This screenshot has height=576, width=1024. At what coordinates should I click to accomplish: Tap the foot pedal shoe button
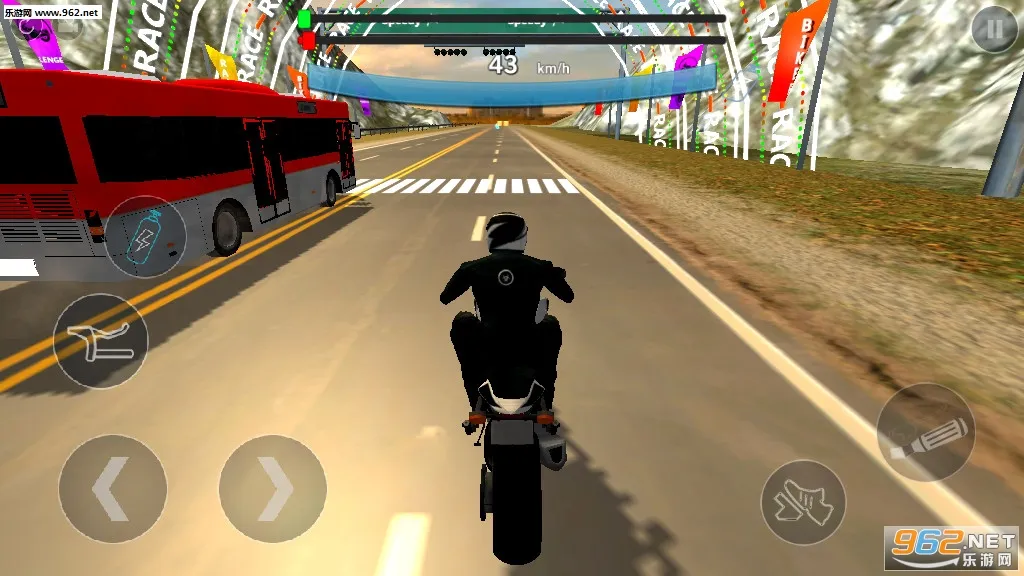pos(803,502)
